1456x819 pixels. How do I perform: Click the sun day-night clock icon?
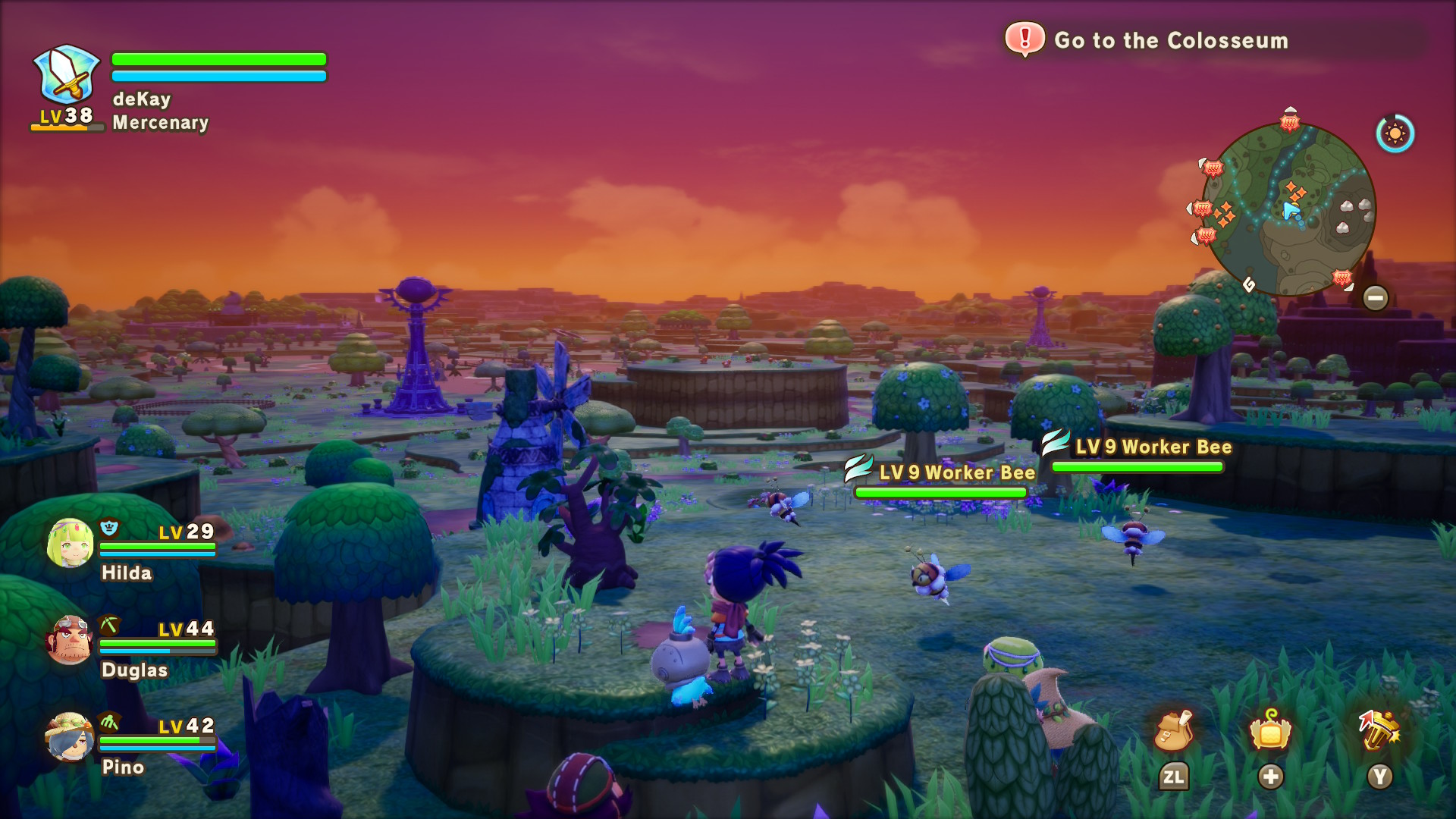tap(1395, 134)
